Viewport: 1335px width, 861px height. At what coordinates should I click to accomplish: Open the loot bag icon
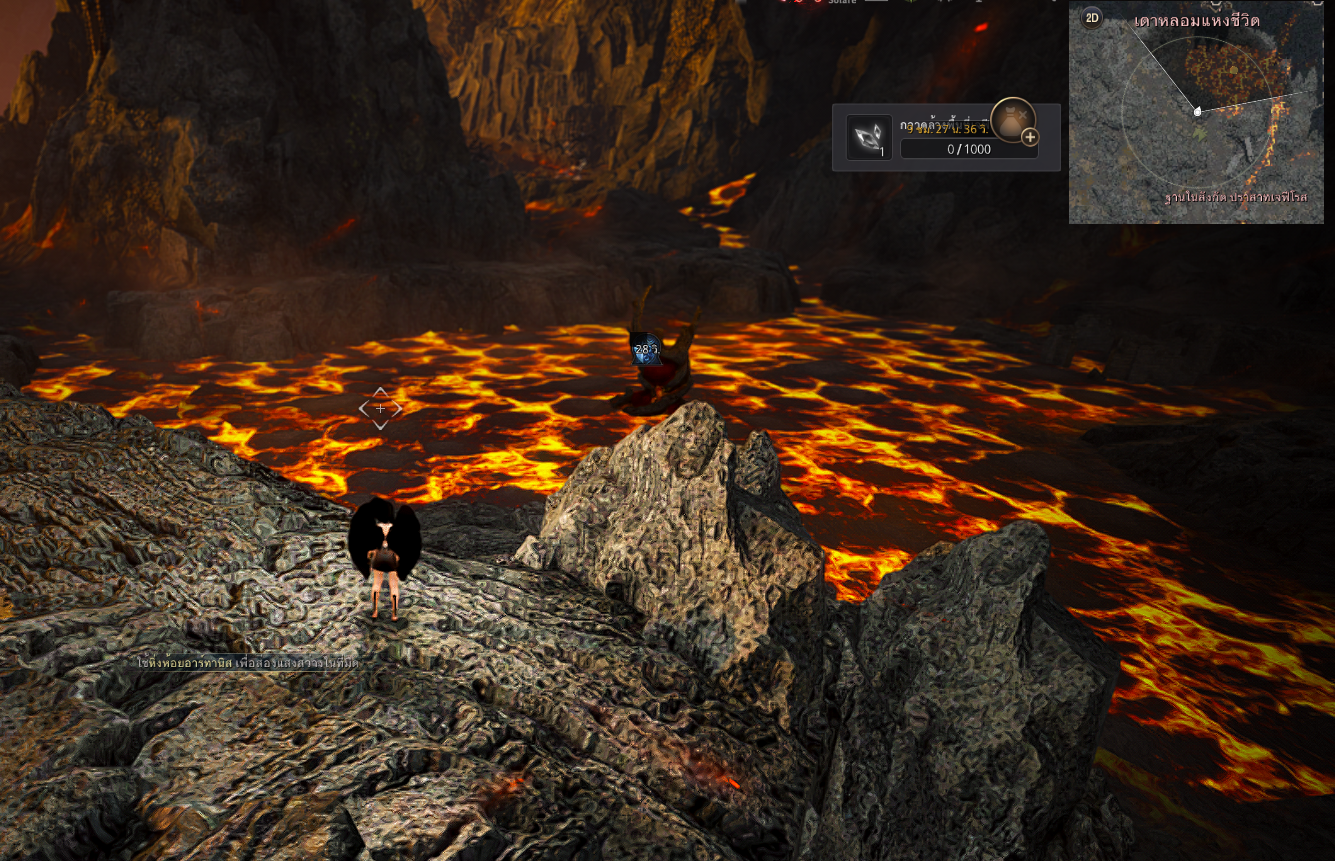click(1011, 118)
